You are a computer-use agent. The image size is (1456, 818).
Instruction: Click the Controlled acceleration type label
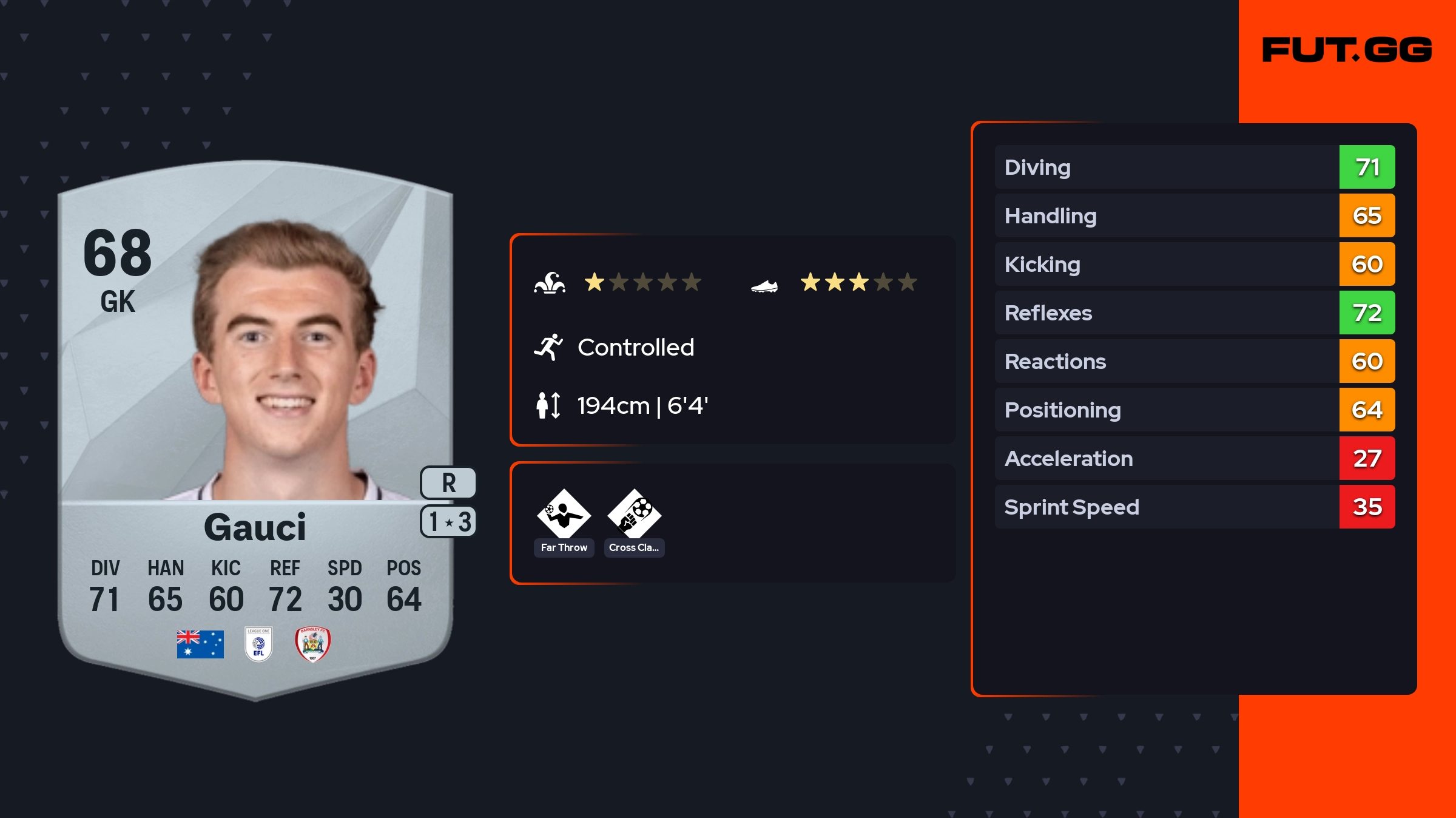point(635,348)
